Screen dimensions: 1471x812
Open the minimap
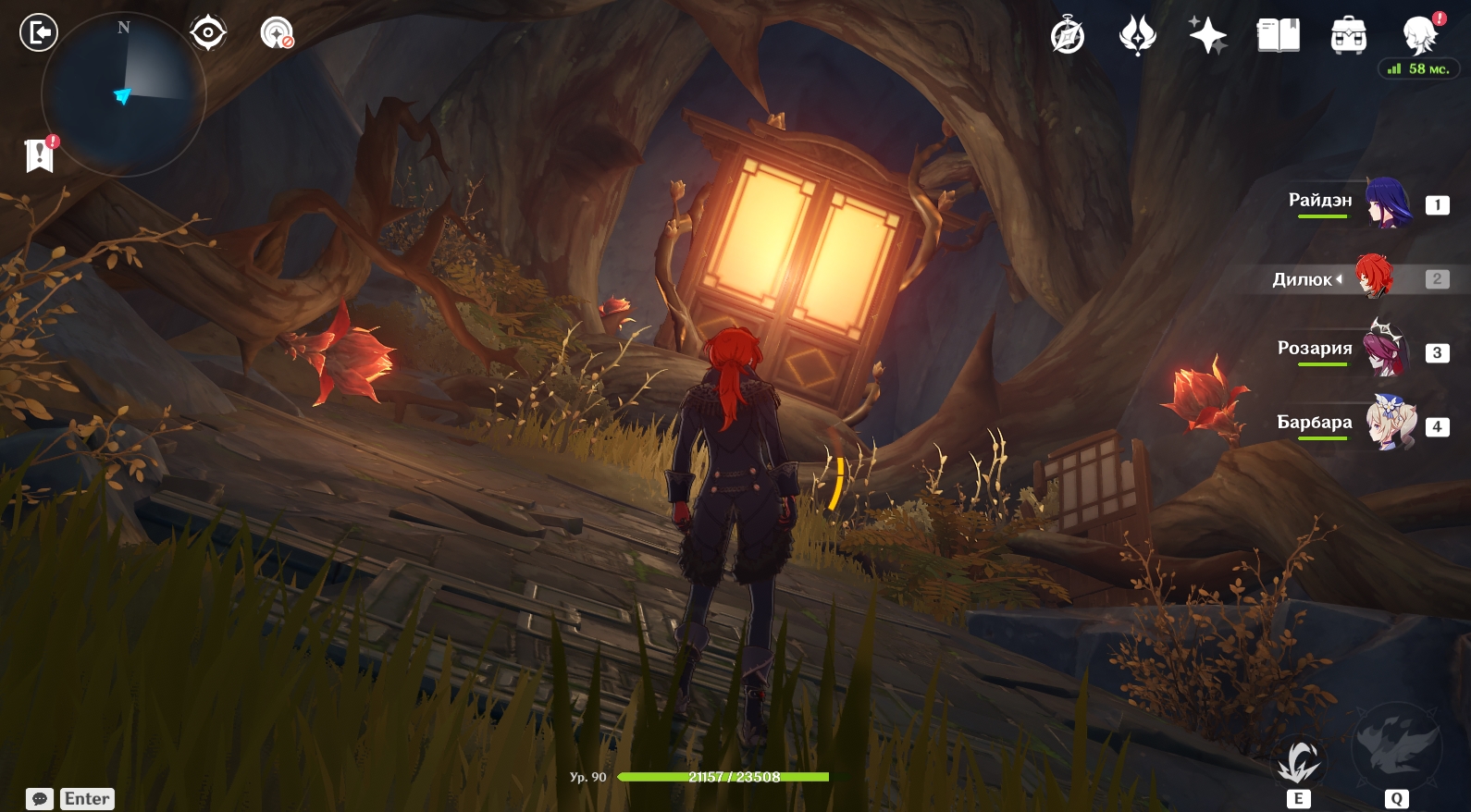coord(123,93)
